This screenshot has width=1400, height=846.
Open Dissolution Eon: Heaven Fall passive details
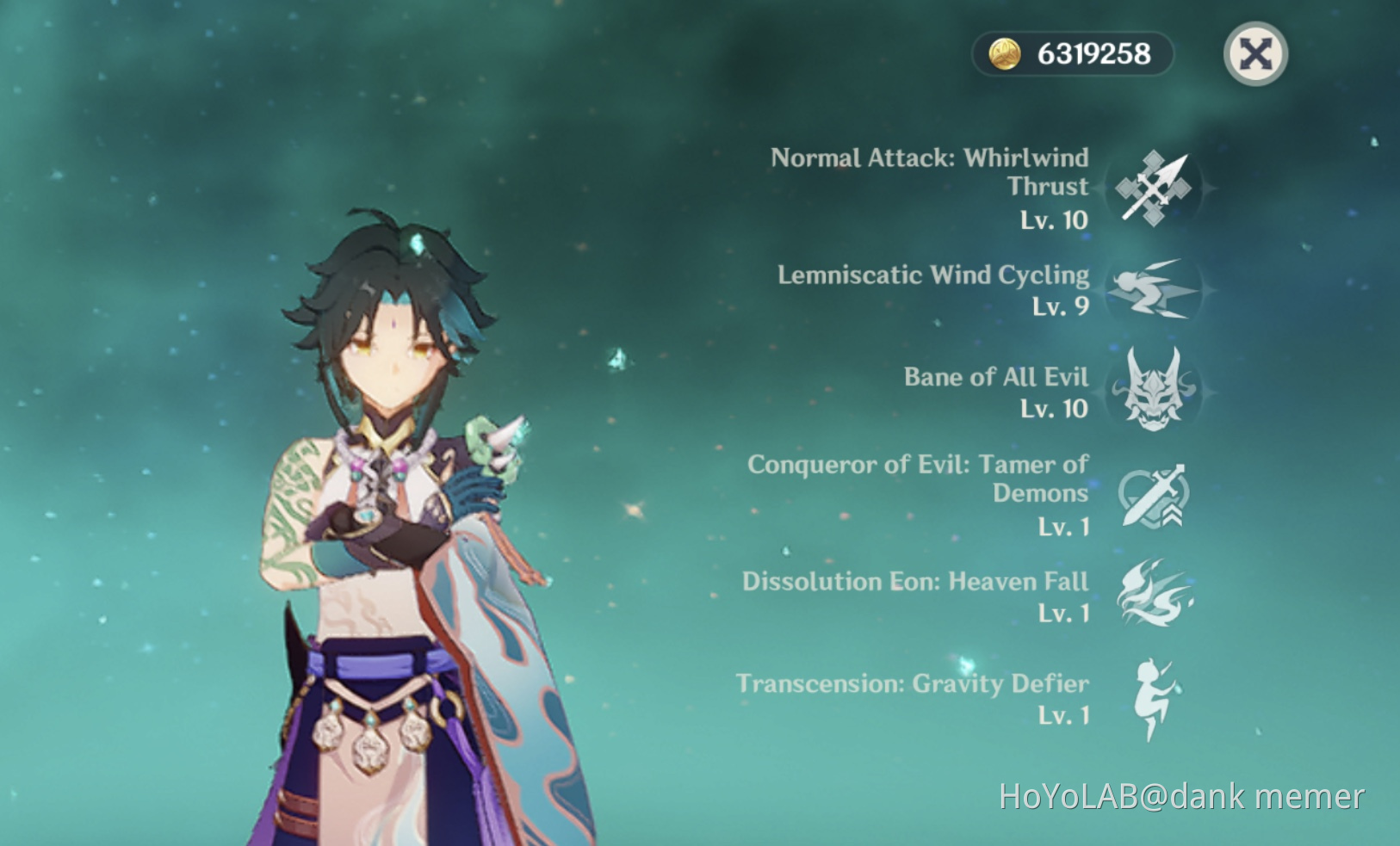pyautogui.click(x=915, y=582)
